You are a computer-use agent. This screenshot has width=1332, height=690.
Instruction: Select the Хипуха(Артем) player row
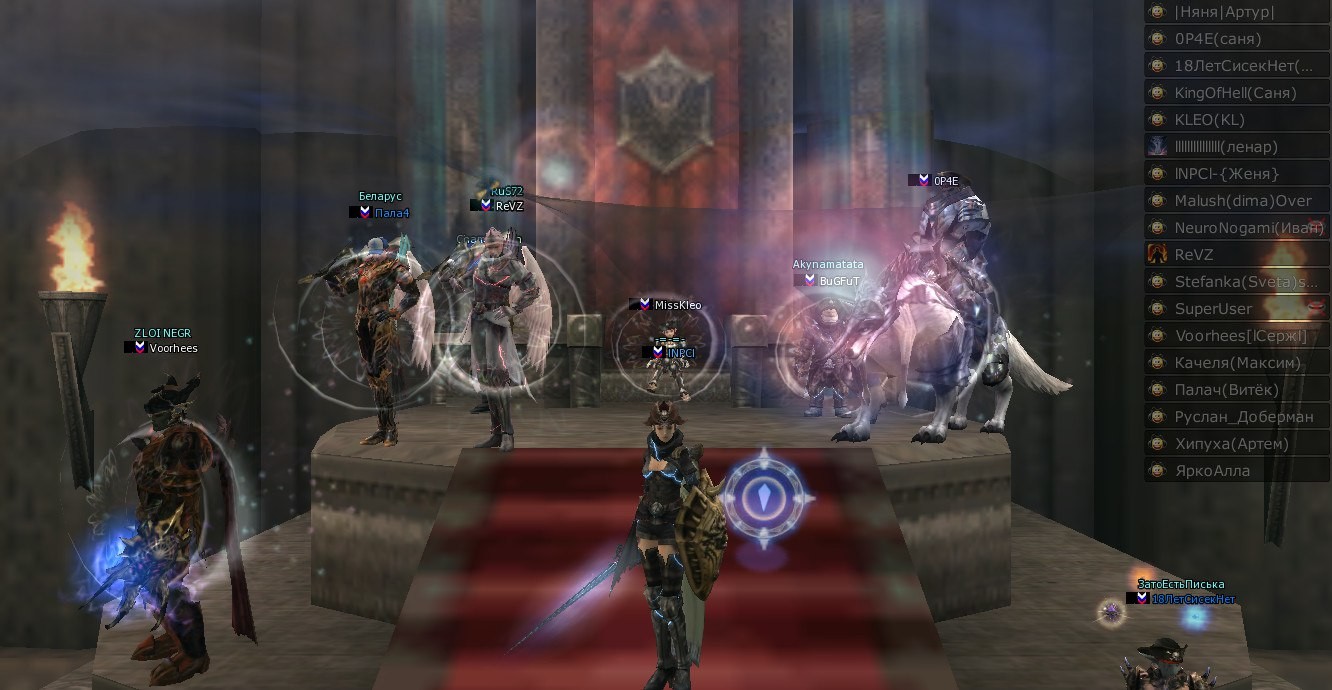1236,444
